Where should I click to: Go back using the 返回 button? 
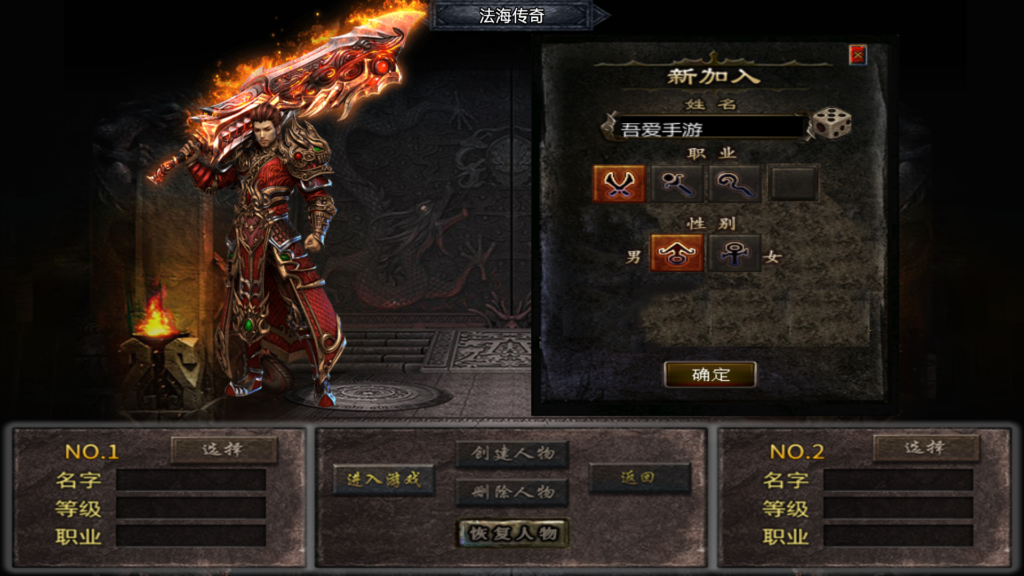(x=639, y=478)
